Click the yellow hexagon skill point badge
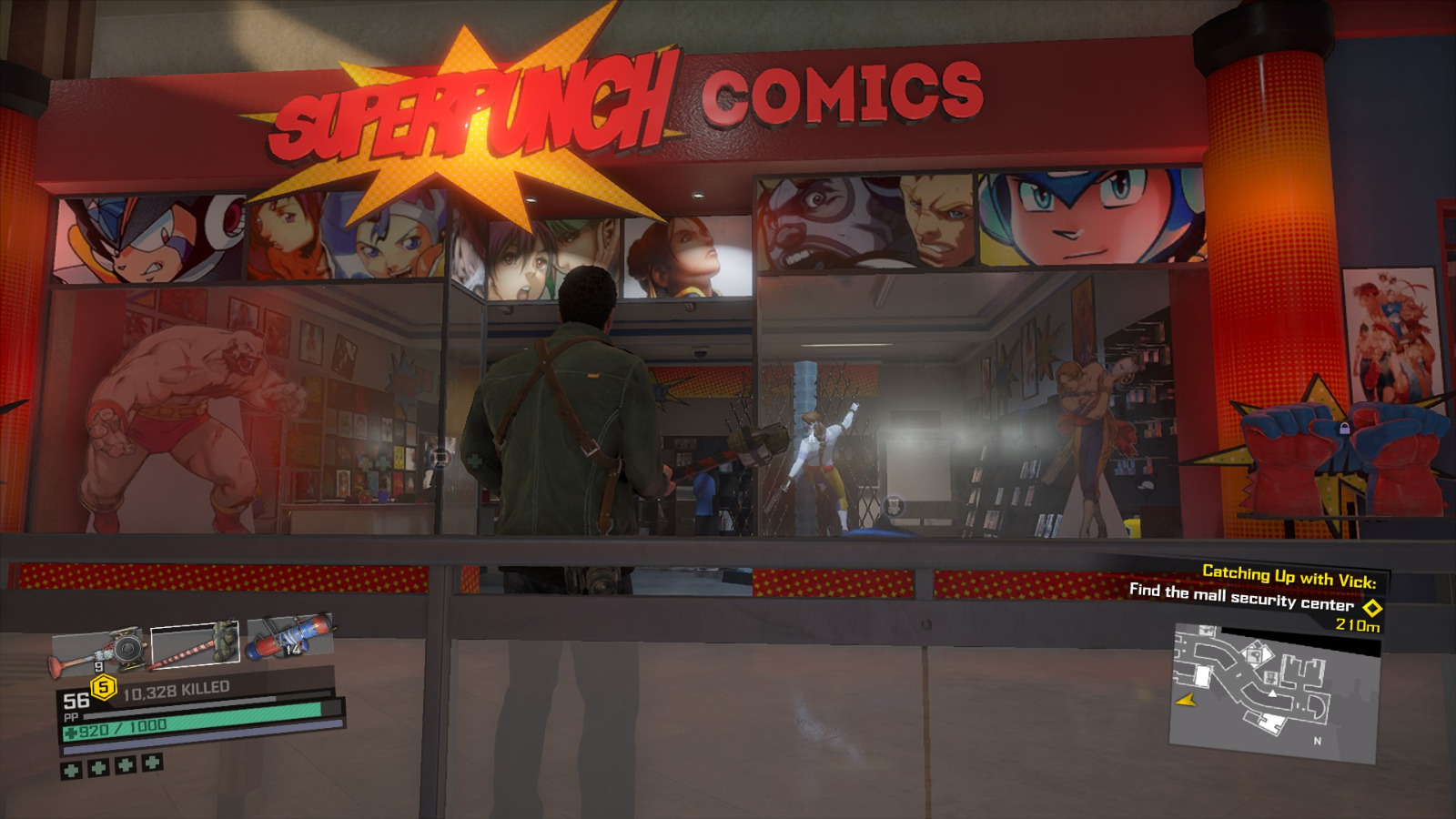This screenshot has height=819, width=1456. click(104, 687)
